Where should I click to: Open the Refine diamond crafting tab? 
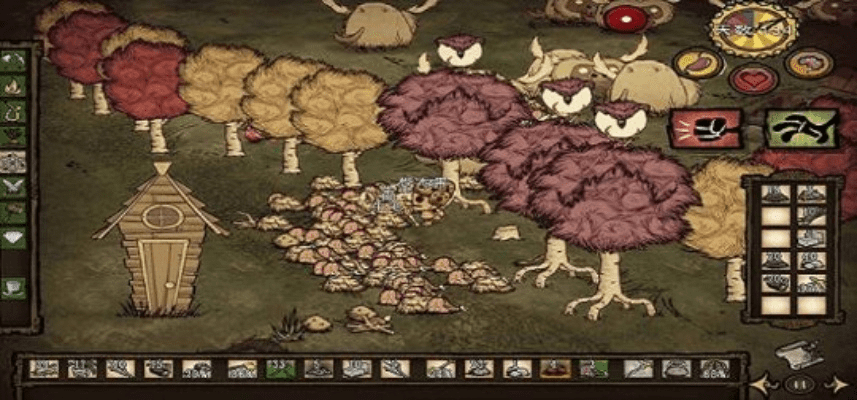pos(15,237)
